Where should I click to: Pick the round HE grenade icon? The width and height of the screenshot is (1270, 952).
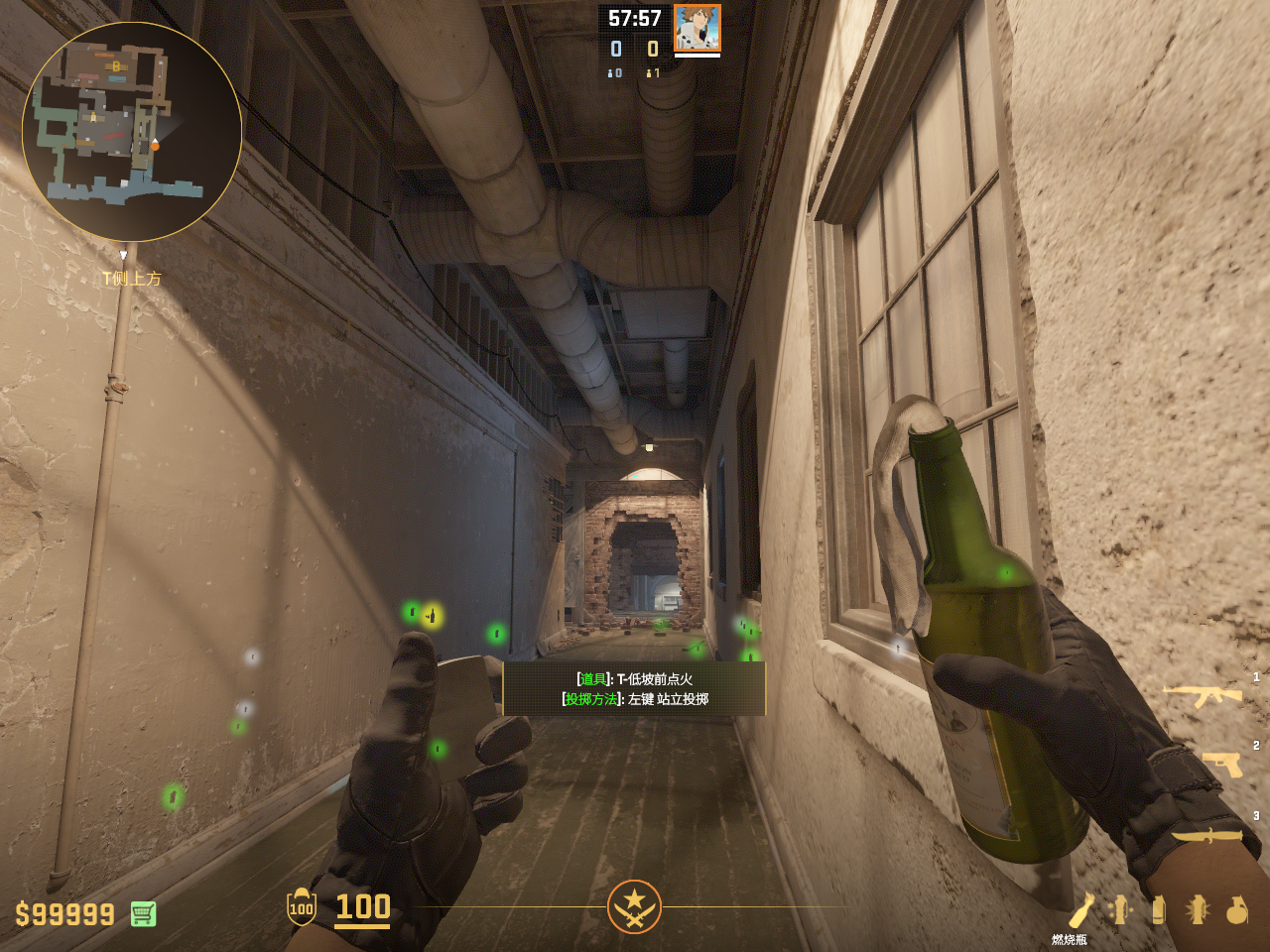click(1236, 909)
